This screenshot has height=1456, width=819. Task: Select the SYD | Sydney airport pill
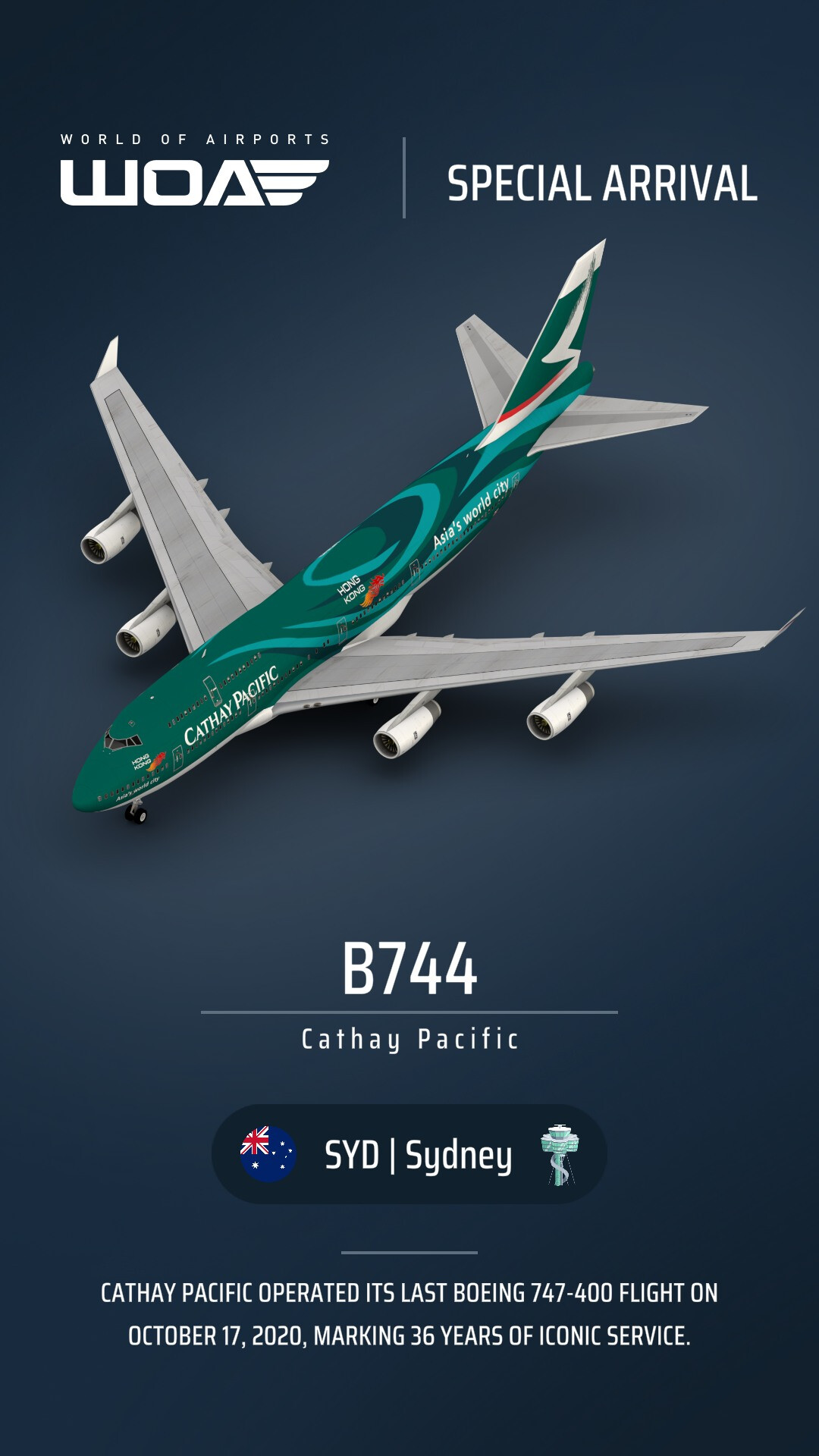pyautogui.click(x=409, y=1154)
